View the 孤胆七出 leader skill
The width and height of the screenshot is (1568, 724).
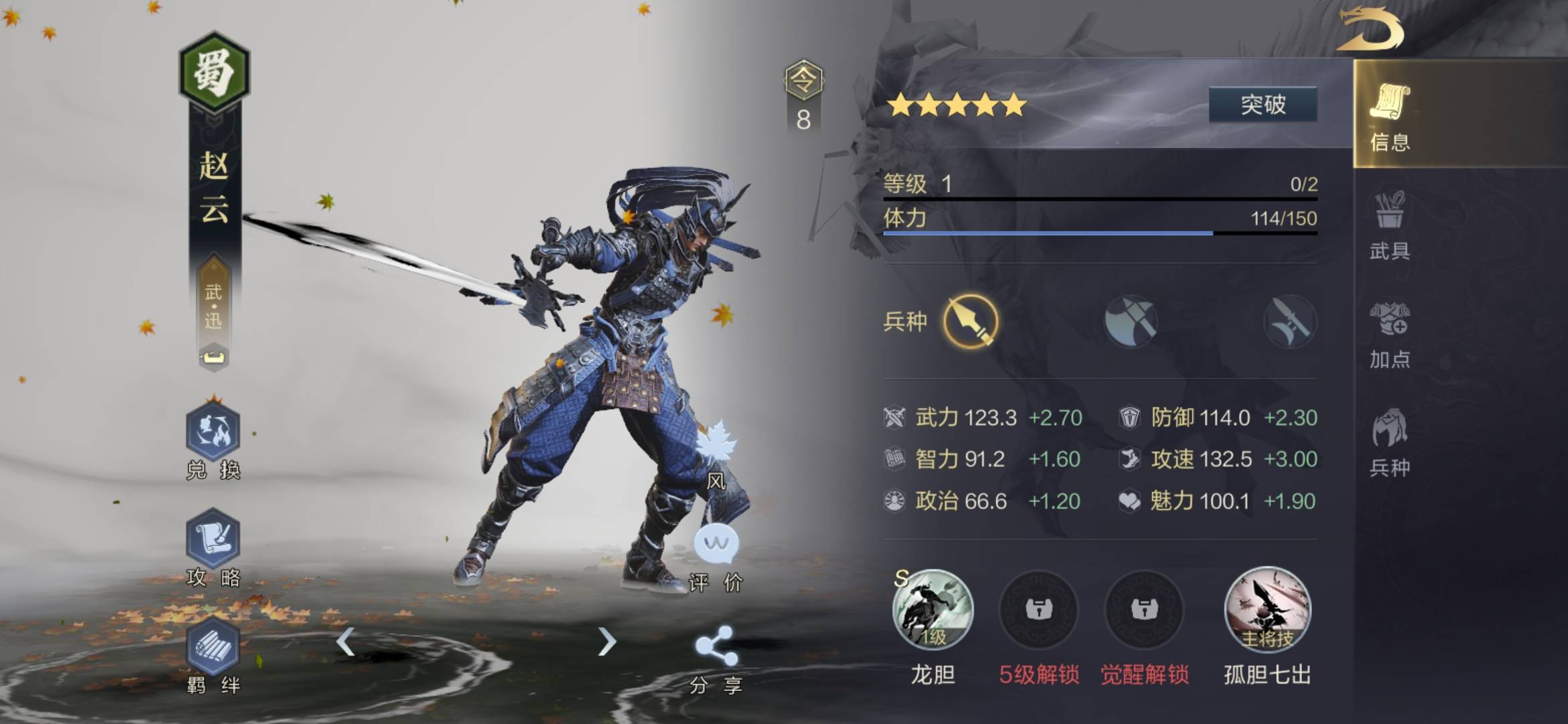click(1267, 610)
